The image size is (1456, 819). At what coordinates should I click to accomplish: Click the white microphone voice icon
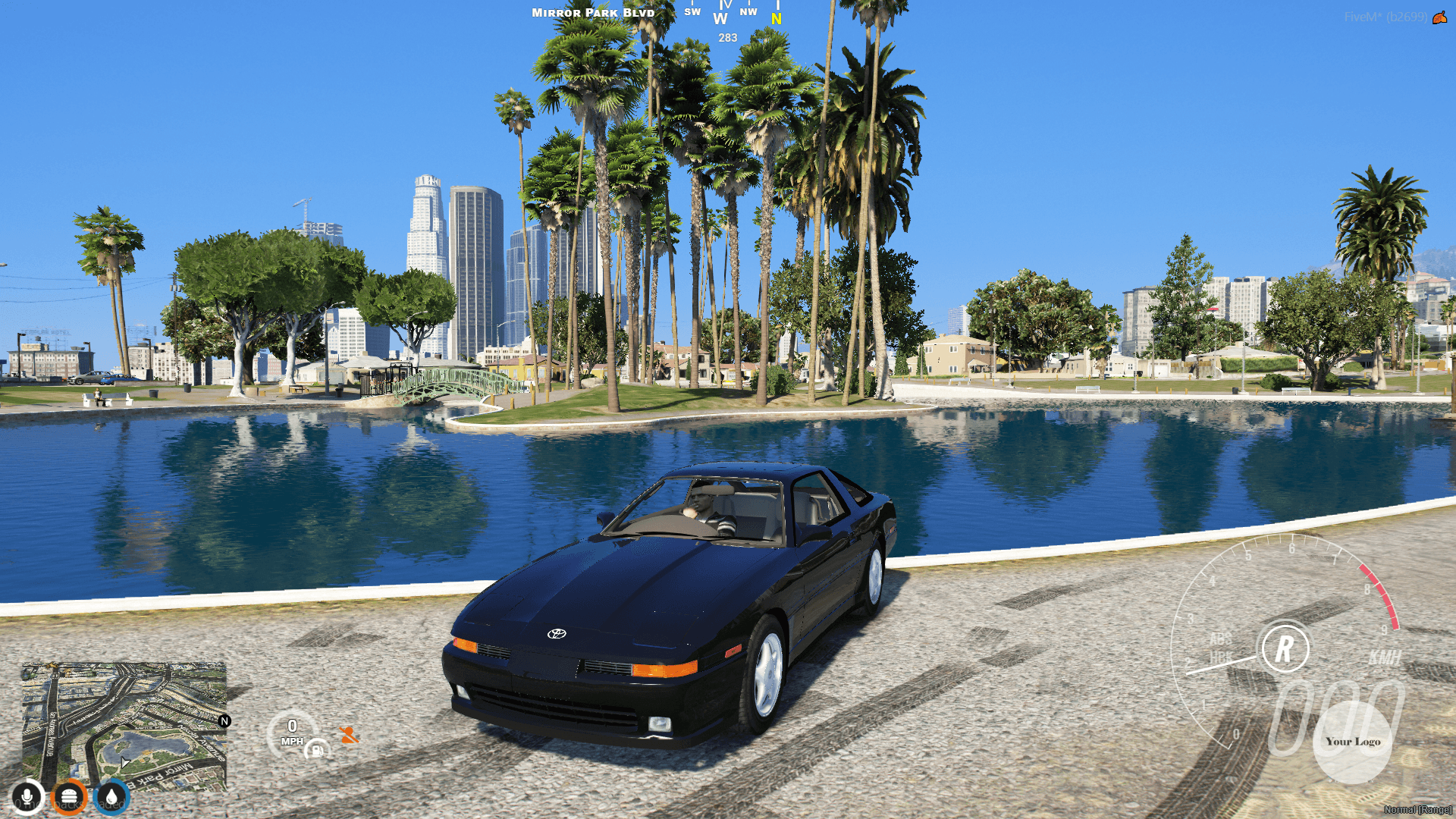[27, 795]
